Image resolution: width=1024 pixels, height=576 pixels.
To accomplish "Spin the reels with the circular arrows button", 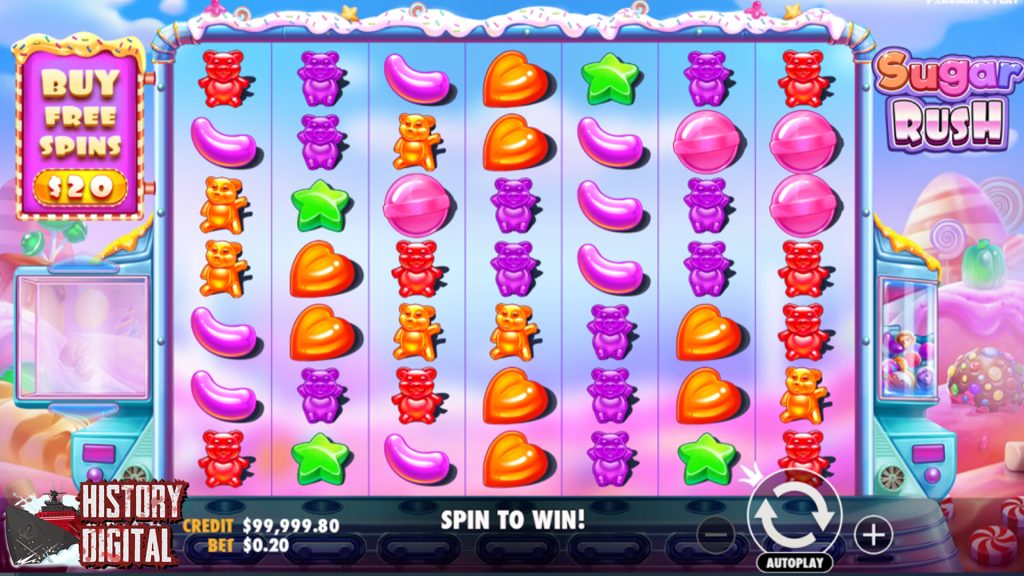I will click(794, 516).
